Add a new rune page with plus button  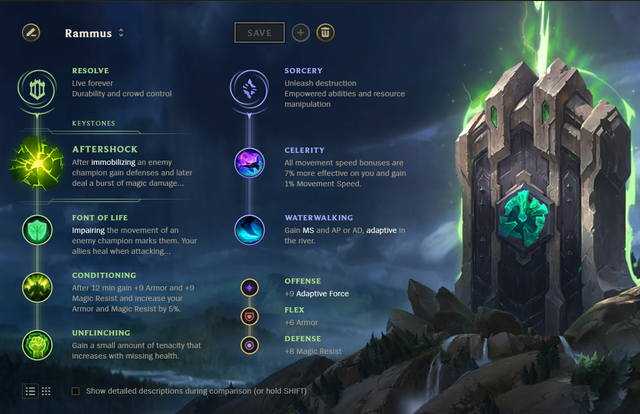tap(301, 32)
